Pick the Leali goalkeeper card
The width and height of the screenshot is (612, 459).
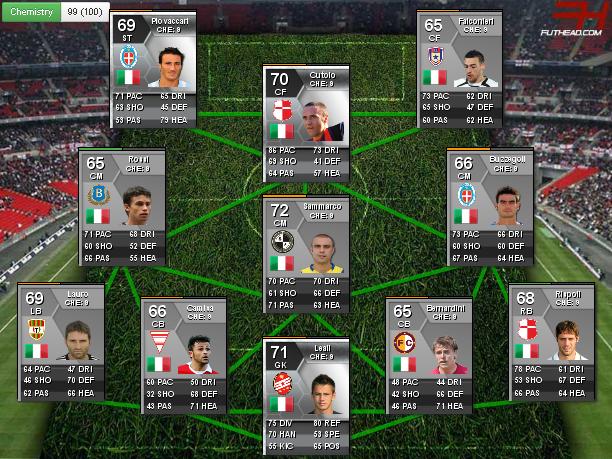click(305, 394)
